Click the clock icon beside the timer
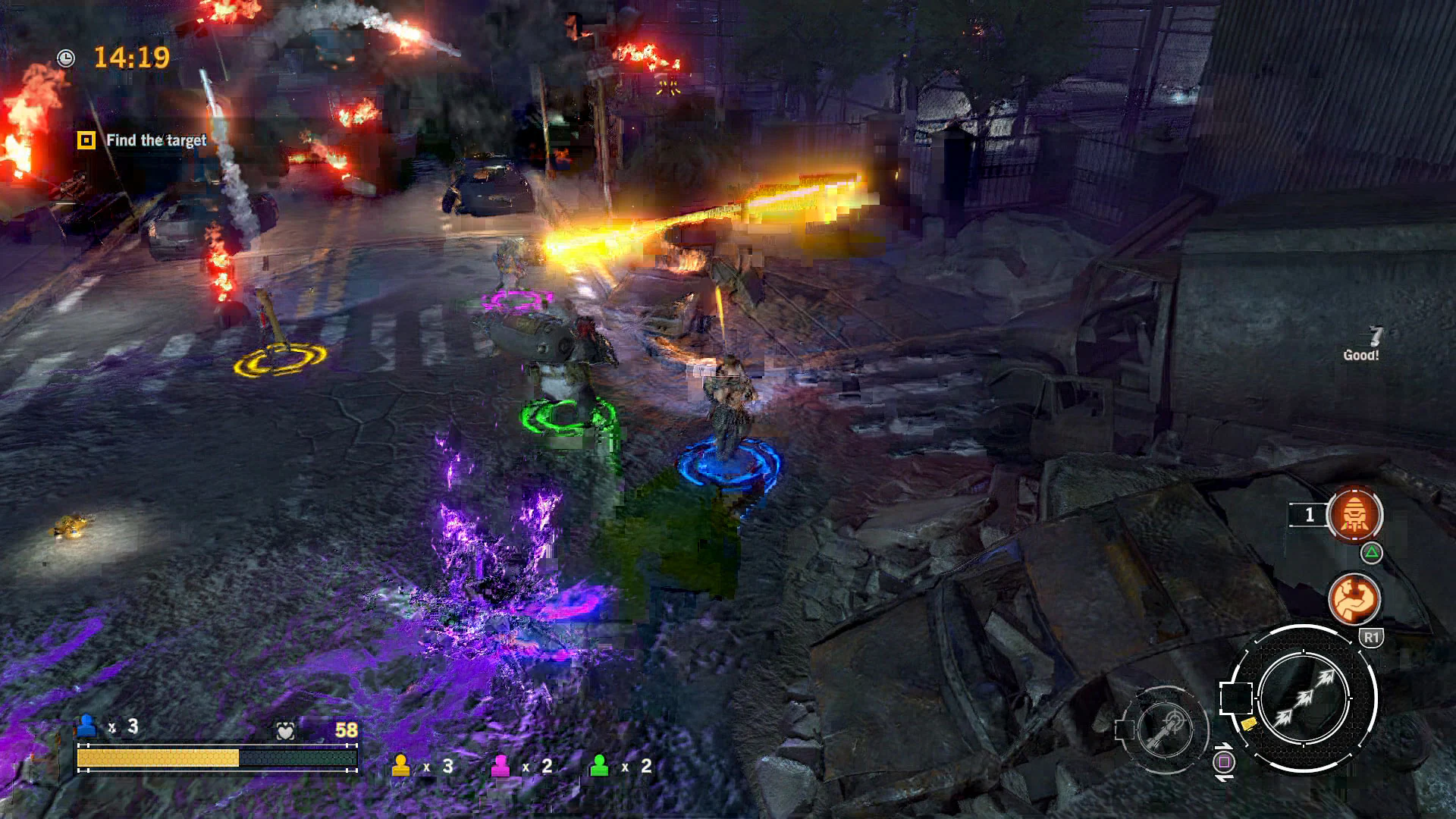This screenshot has width=1456, height=819. point(67,56)
